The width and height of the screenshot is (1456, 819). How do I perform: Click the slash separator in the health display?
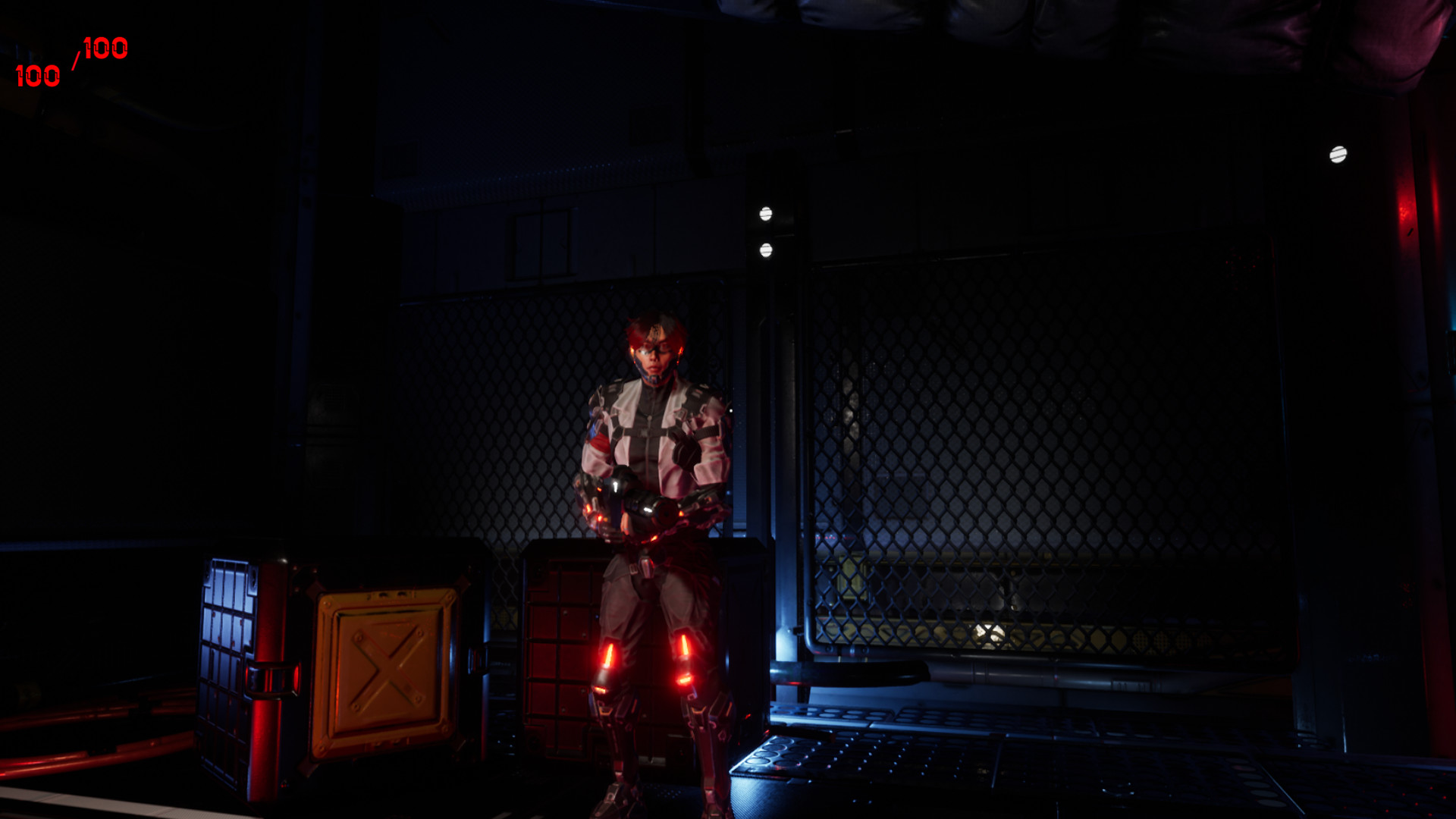(x=74, y=61)
